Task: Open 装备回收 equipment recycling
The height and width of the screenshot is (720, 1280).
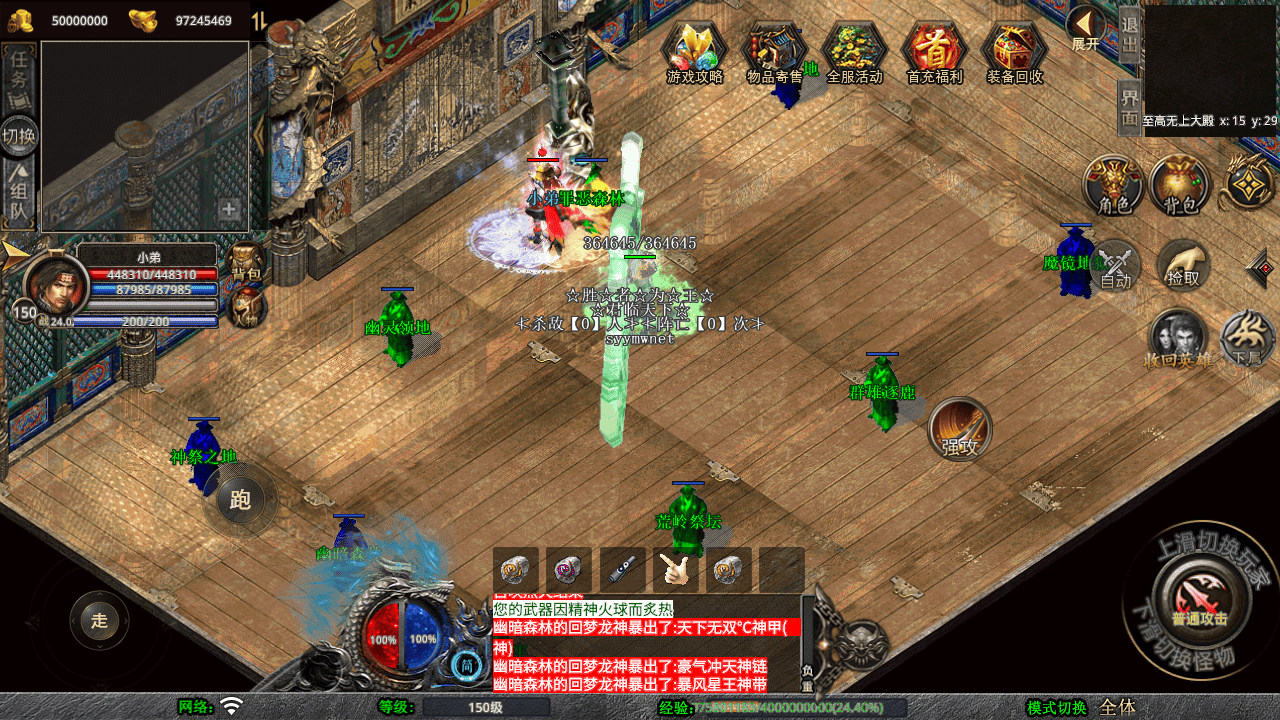Action: pyautogui.click(x=1014, y=51)
